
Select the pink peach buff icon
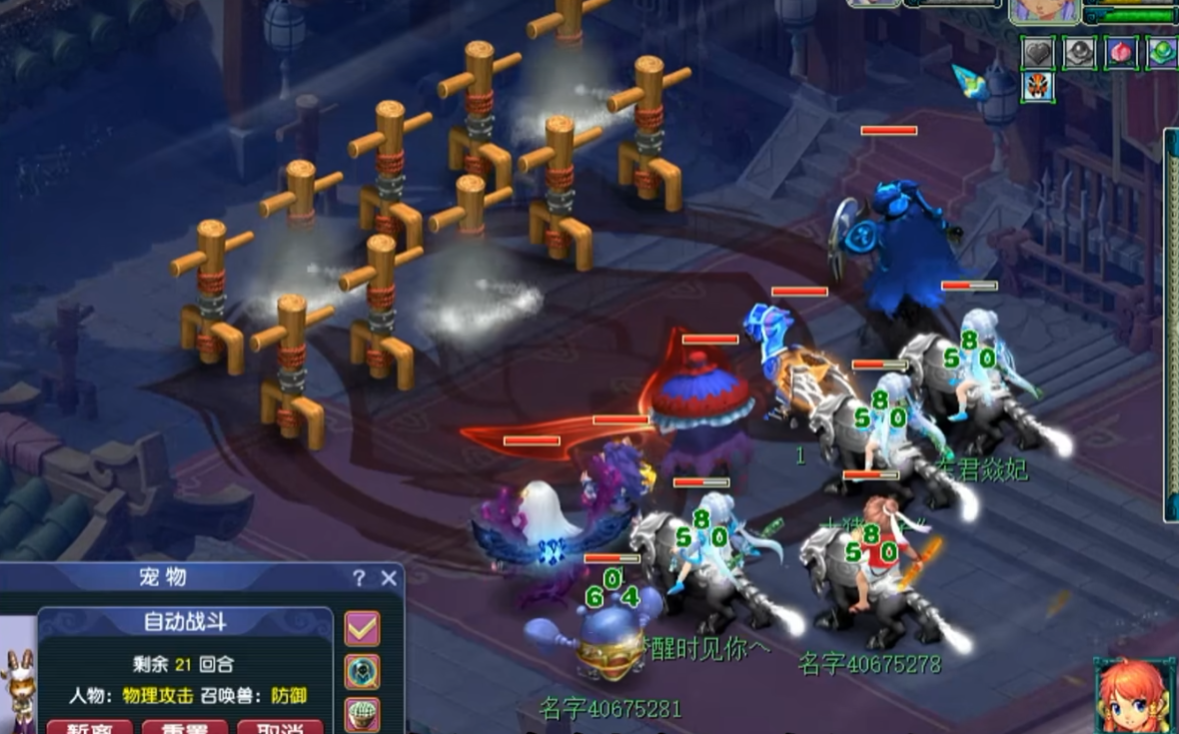coord(1120,53)
